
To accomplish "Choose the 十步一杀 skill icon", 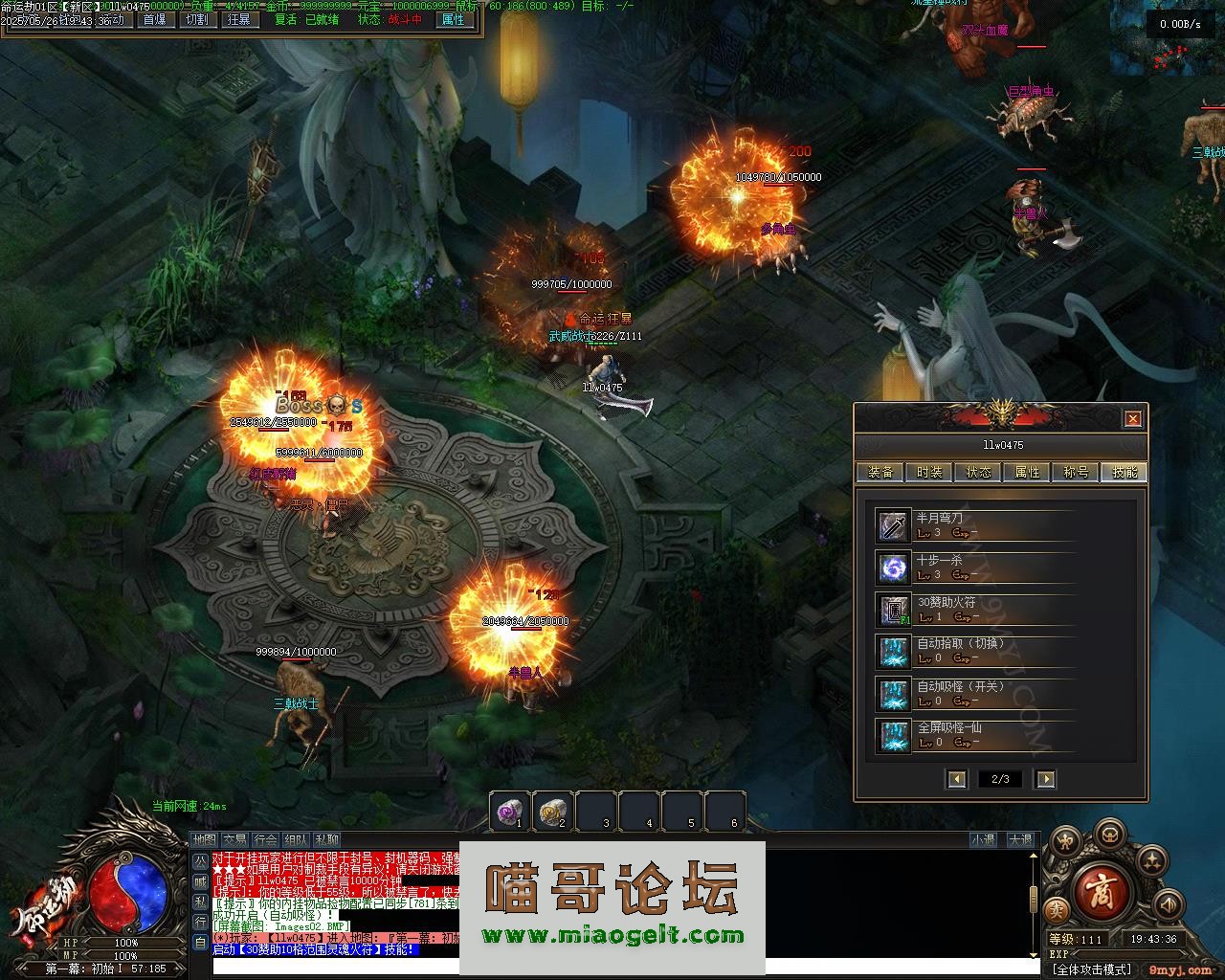I will [894, 568].
